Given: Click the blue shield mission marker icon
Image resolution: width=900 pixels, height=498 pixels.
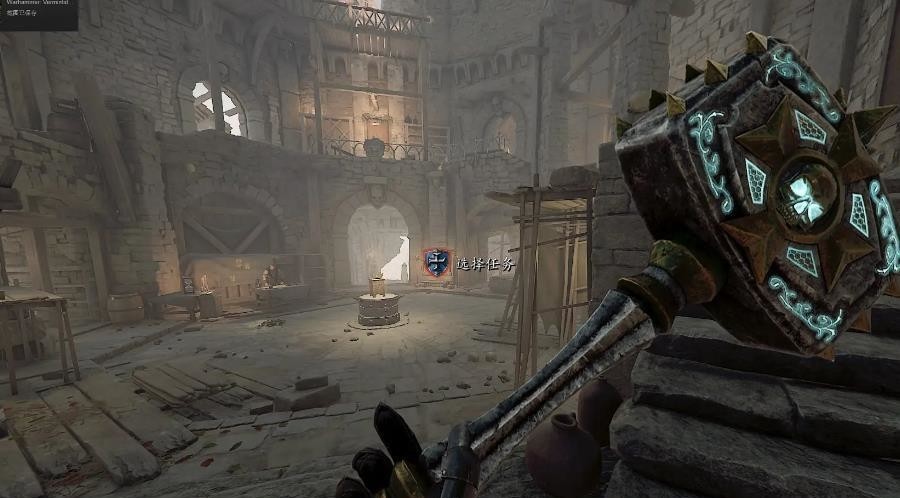Looking at the screenshot, I should (x=436, y=264).
